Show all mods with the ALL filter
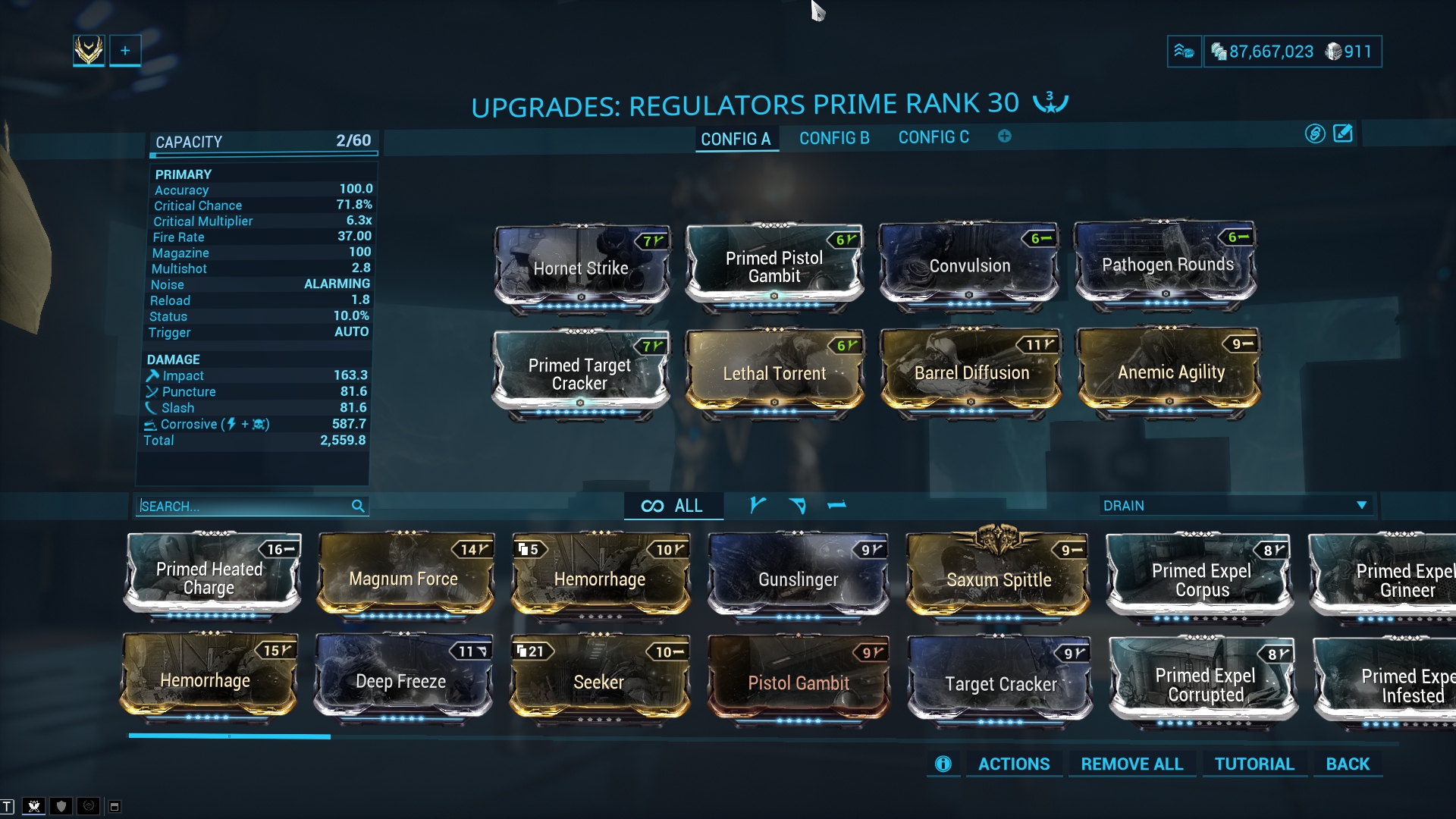Viewport: 1456px width, 819px height. pos(673,506)
